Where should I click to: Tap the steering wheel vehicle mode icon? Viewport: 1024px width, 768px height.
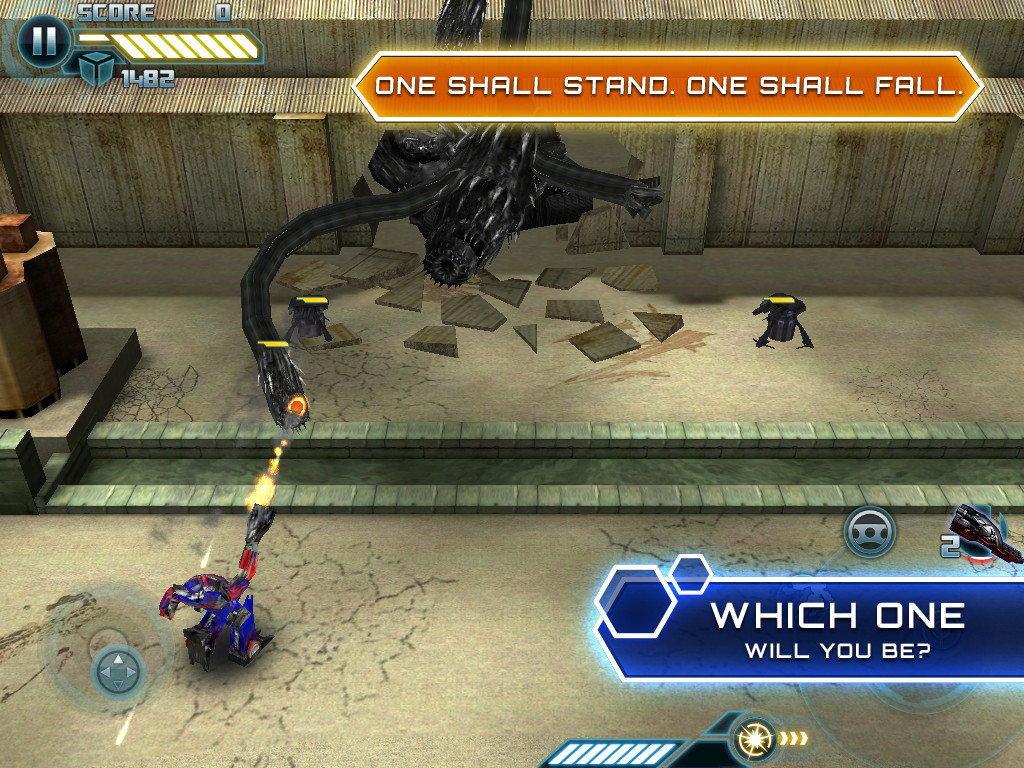tap(869, 531)
